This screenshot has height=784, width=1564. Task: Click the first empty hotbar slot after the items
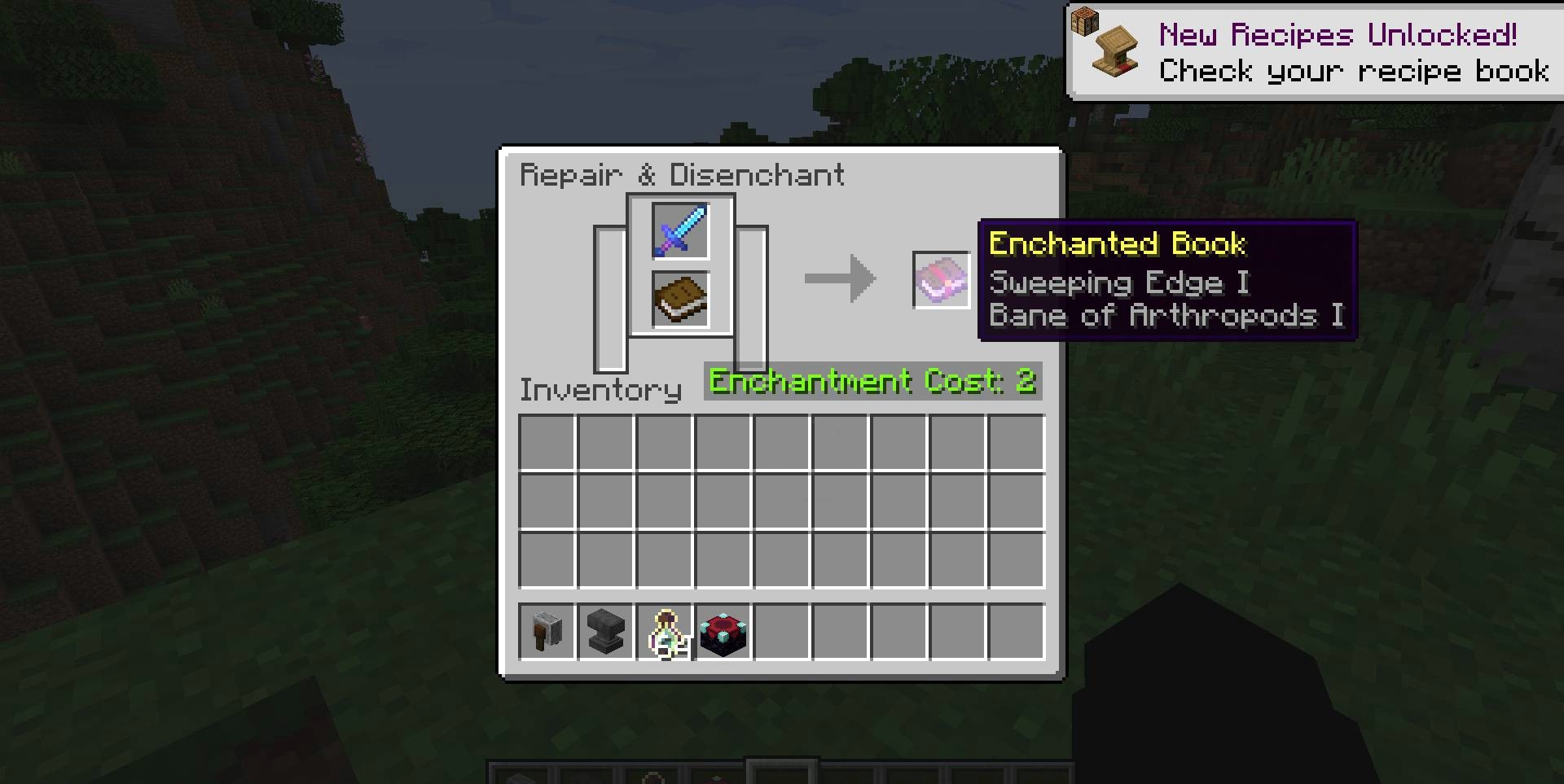(782, 633)
